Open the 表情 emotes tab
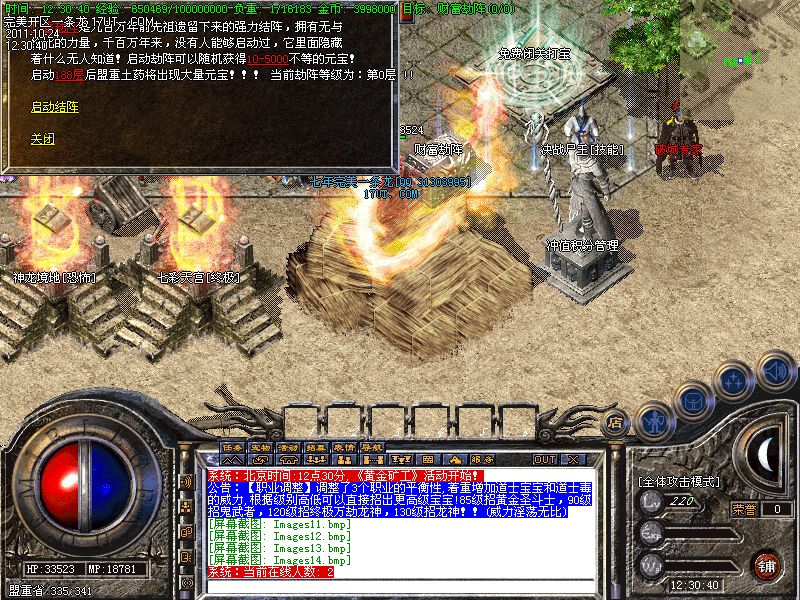Screen dimensions: 800x600 click(345, 446)
